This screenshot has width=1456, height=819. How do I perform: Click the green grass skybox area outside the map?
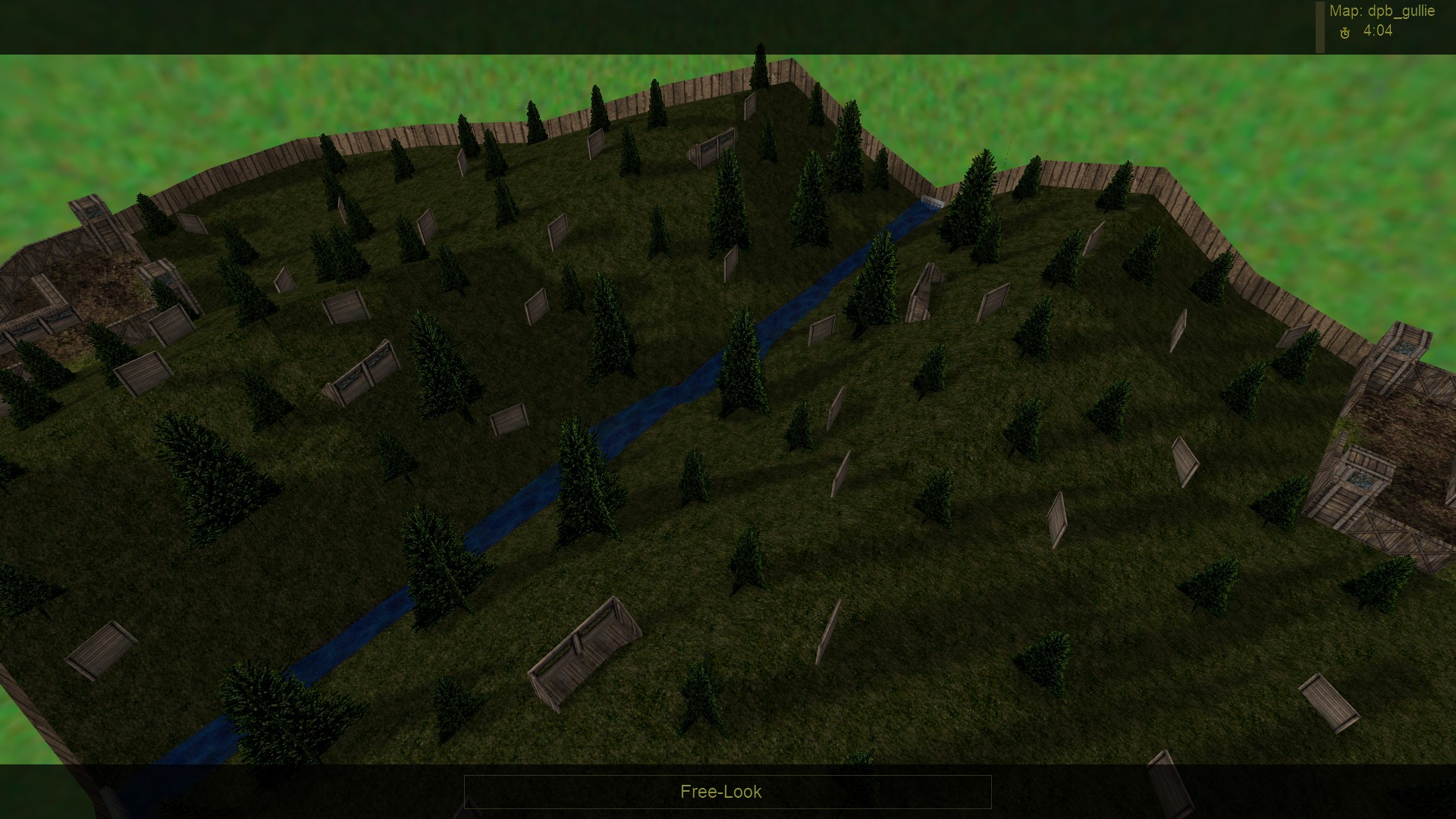[1289, 114]
